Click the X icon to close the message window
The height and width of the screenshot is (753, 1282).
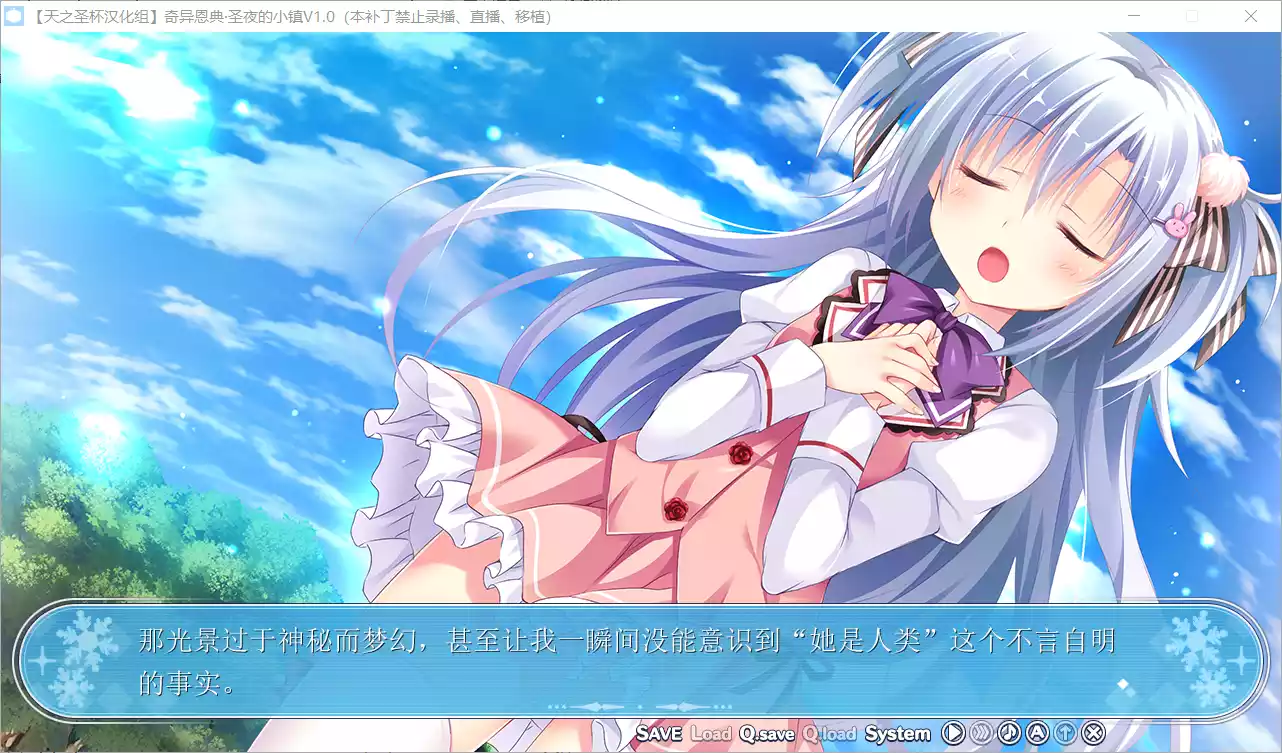(x=1093, y=733)
